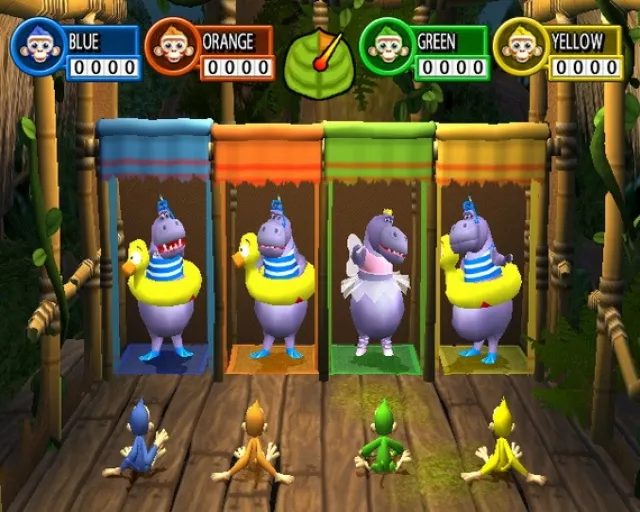The width and height of the screenshot is (640, 512).
Task: Choose the Green player monkey icon
Action: coord(387,47)
